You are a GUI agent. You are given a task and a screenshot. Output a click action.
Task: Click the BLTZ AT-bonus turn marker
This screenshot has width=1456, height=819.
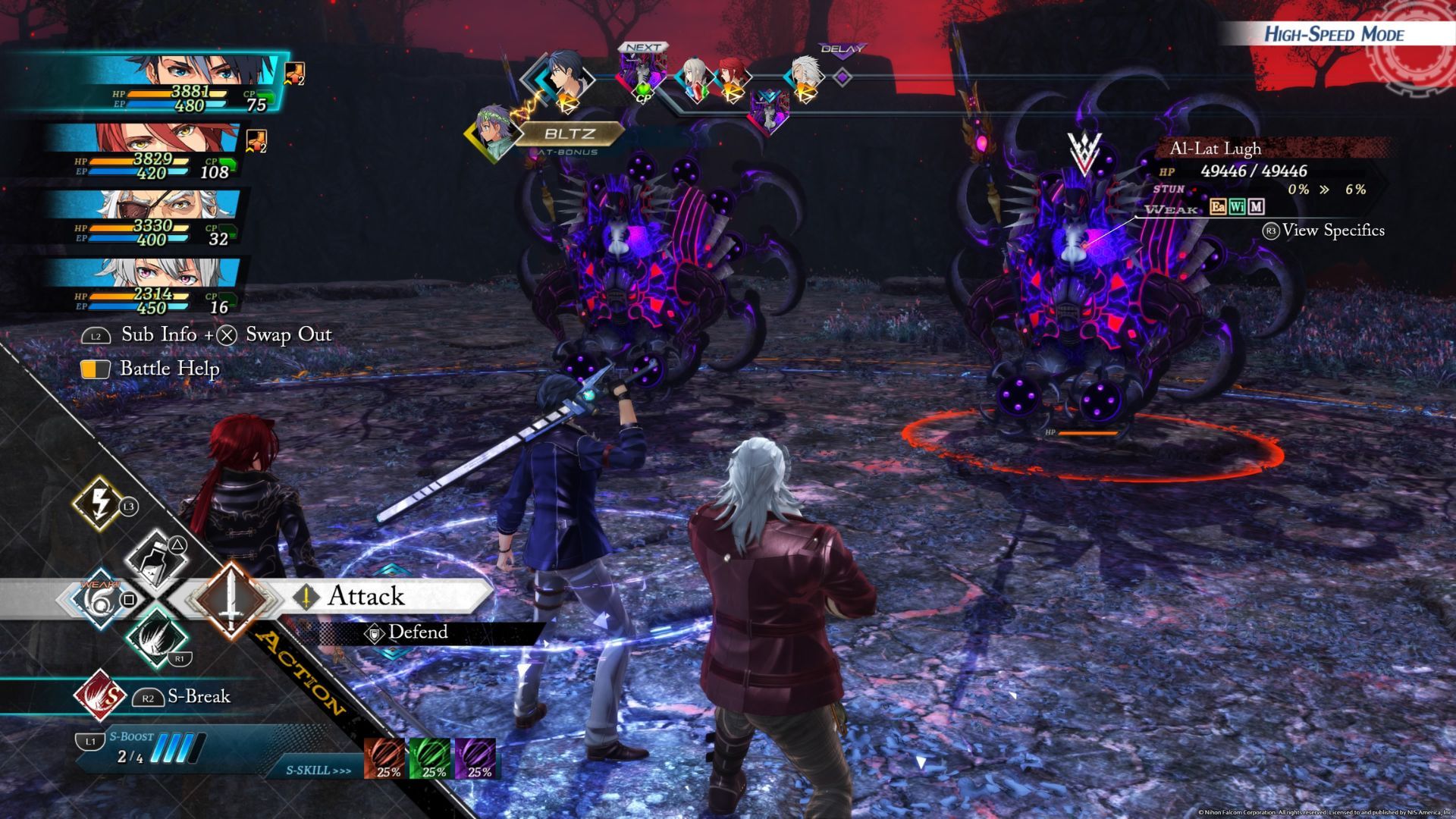pyautogui.click(x=567, y=134)
